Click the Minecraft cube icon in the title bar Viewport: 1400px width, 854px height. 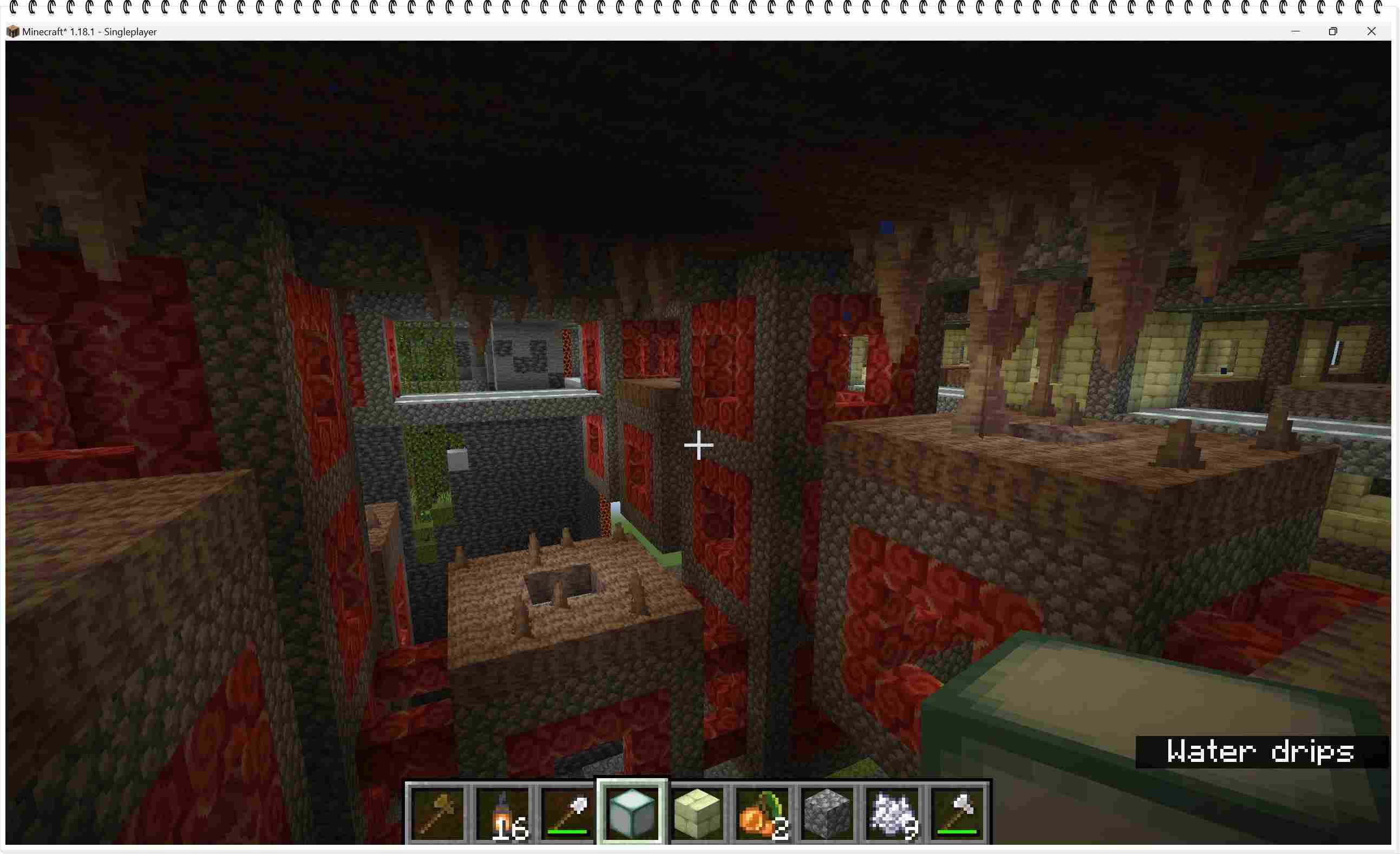pyautogui.click(x=12, y=31)
